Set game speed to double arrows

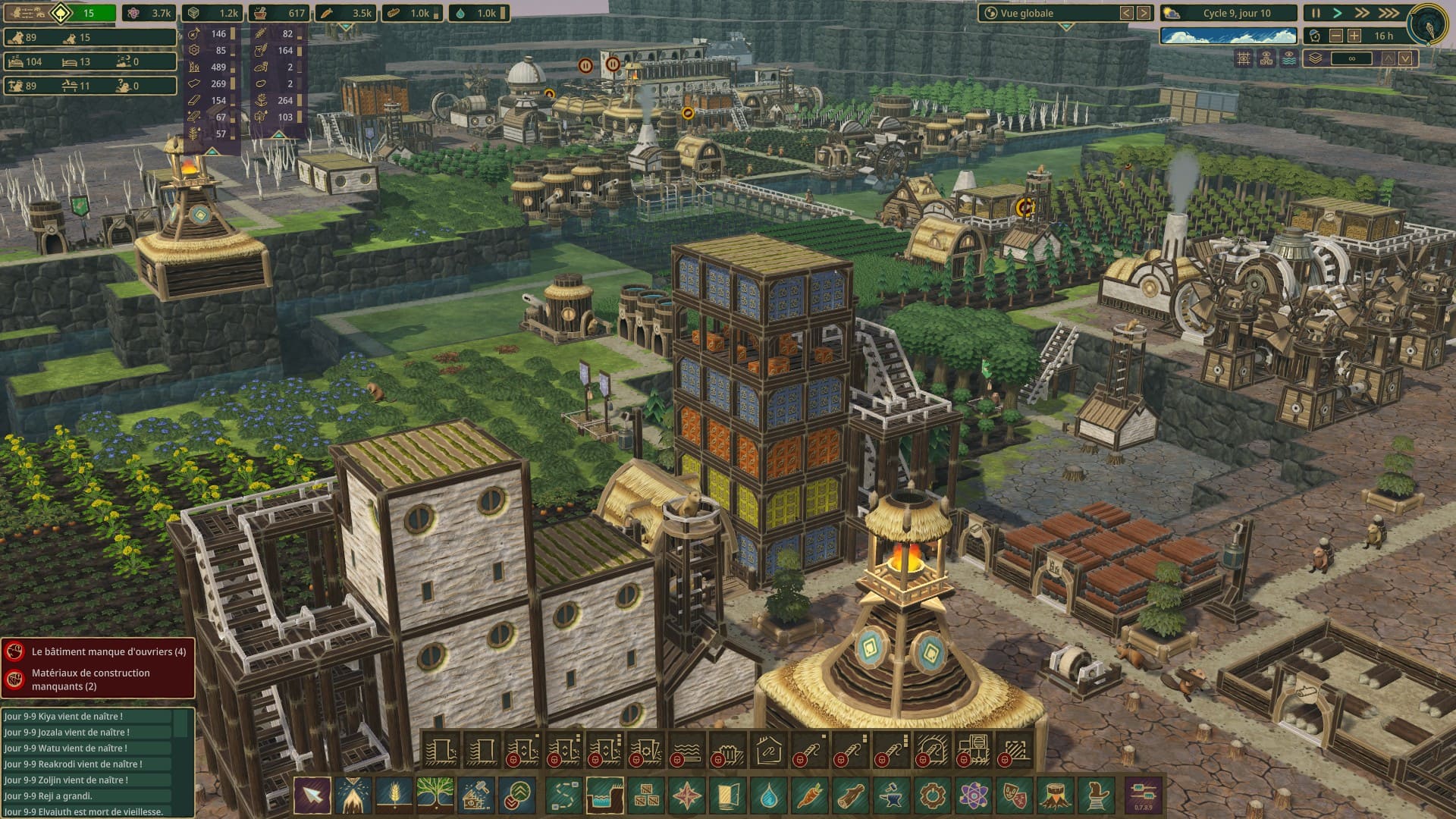coord(1362,13)
